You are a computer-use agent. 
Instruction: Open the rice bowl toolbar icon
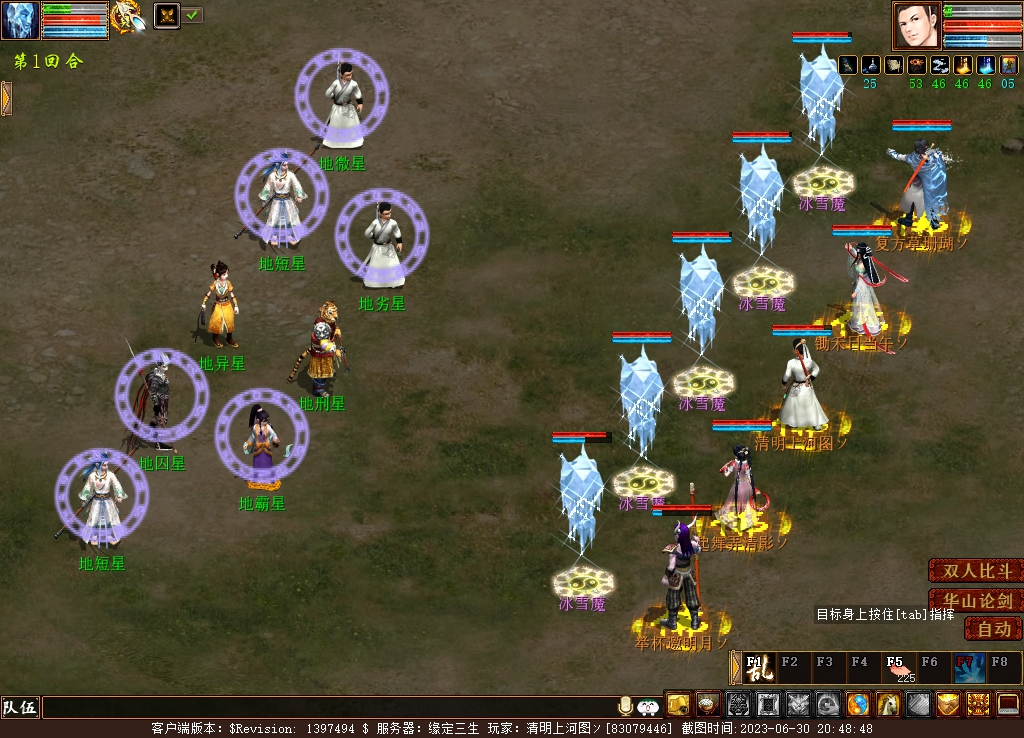click(x=708, y=705)
